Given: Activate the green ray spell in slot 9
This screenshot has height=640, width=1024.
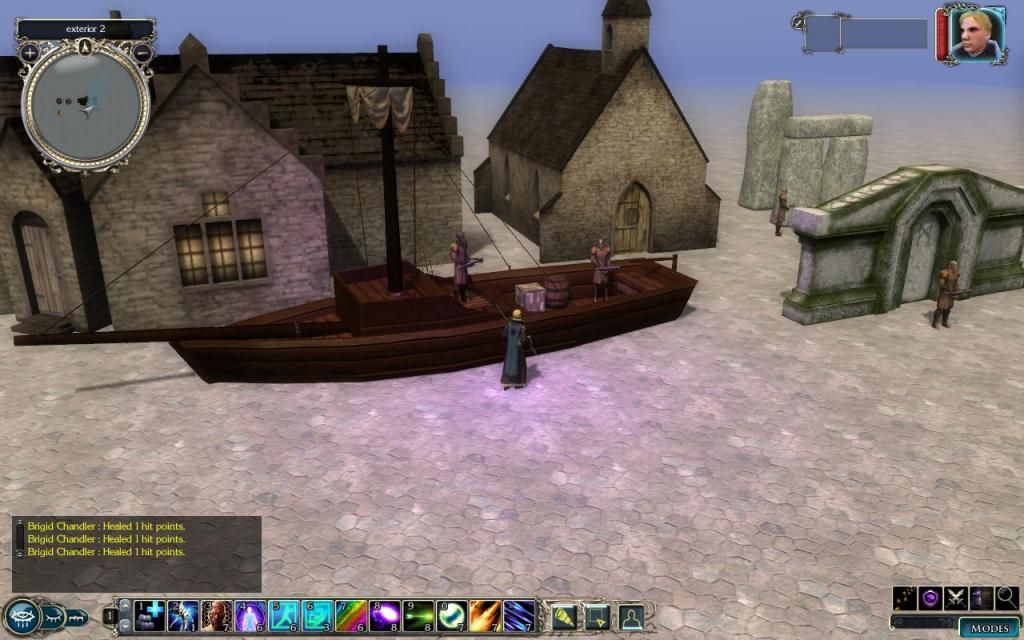Looking at the screenshot, I should point(419,614).
